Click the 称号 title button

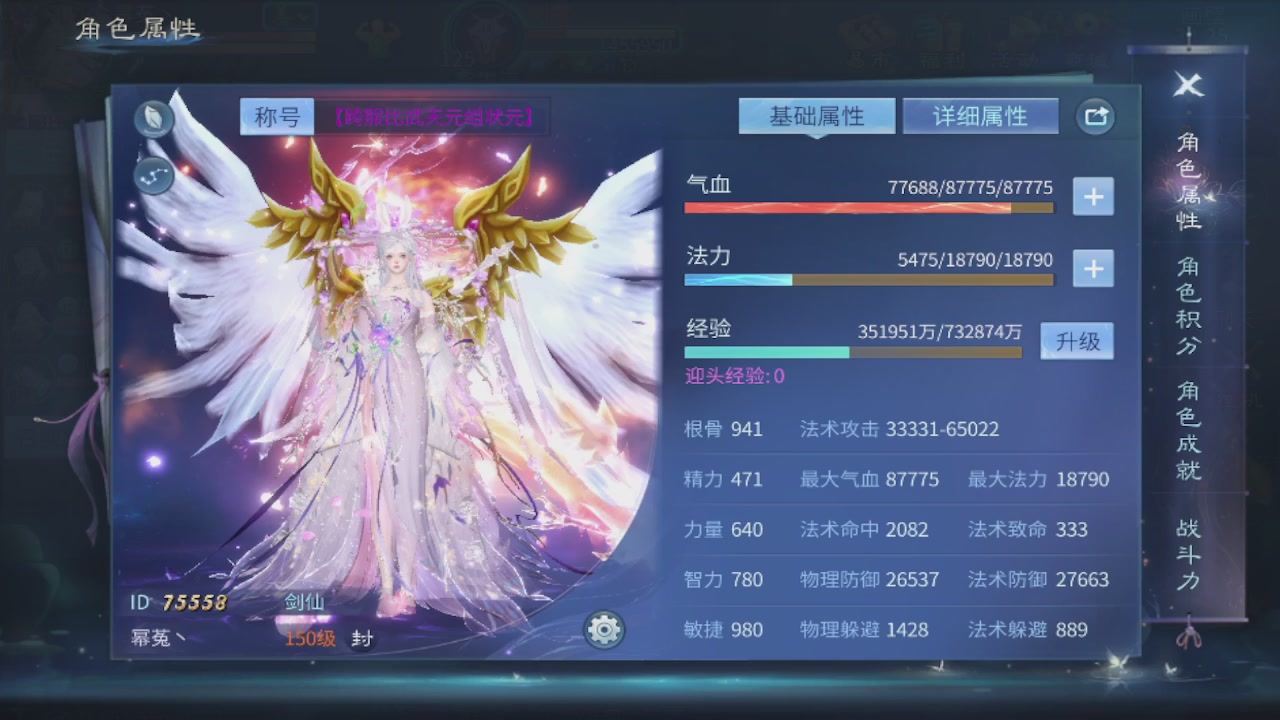click(277, 116)
